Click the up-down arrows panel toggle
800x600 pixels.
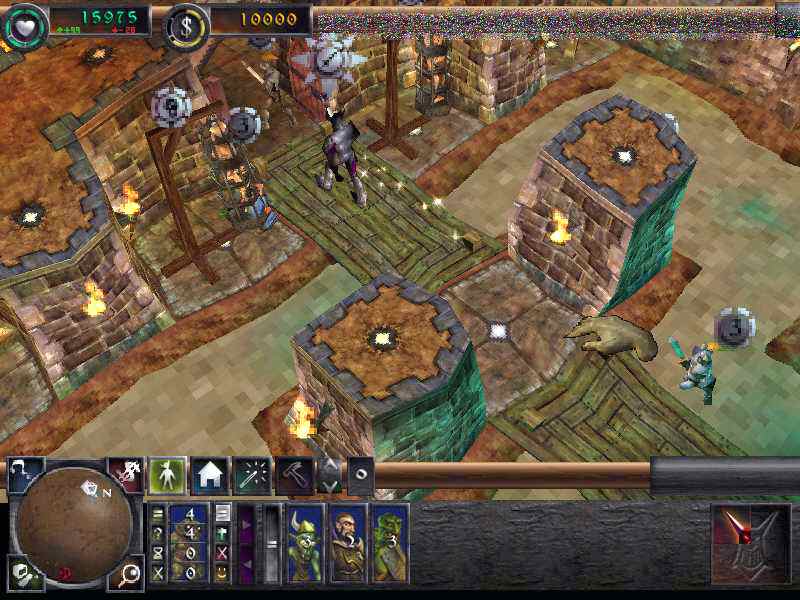pyautogui.click(x=330, y=475)
